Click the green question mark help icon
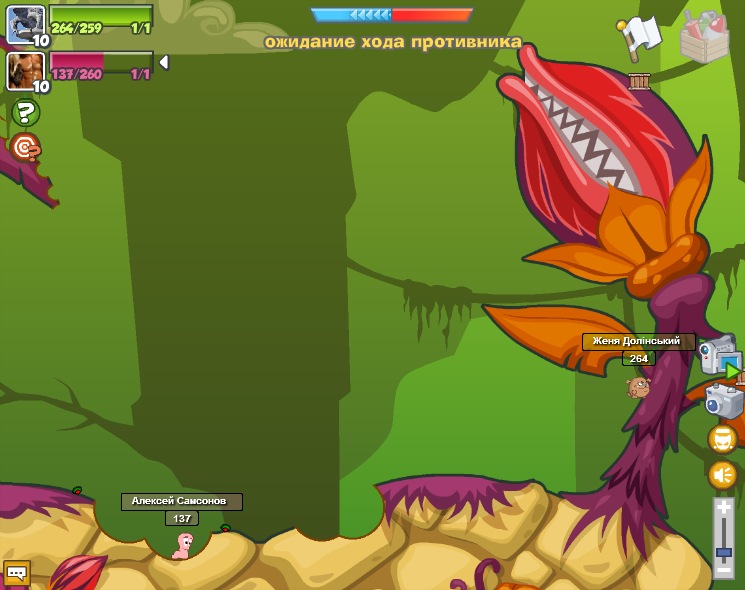This screenshot has height=590, width=745. click(x=25, y=112)
